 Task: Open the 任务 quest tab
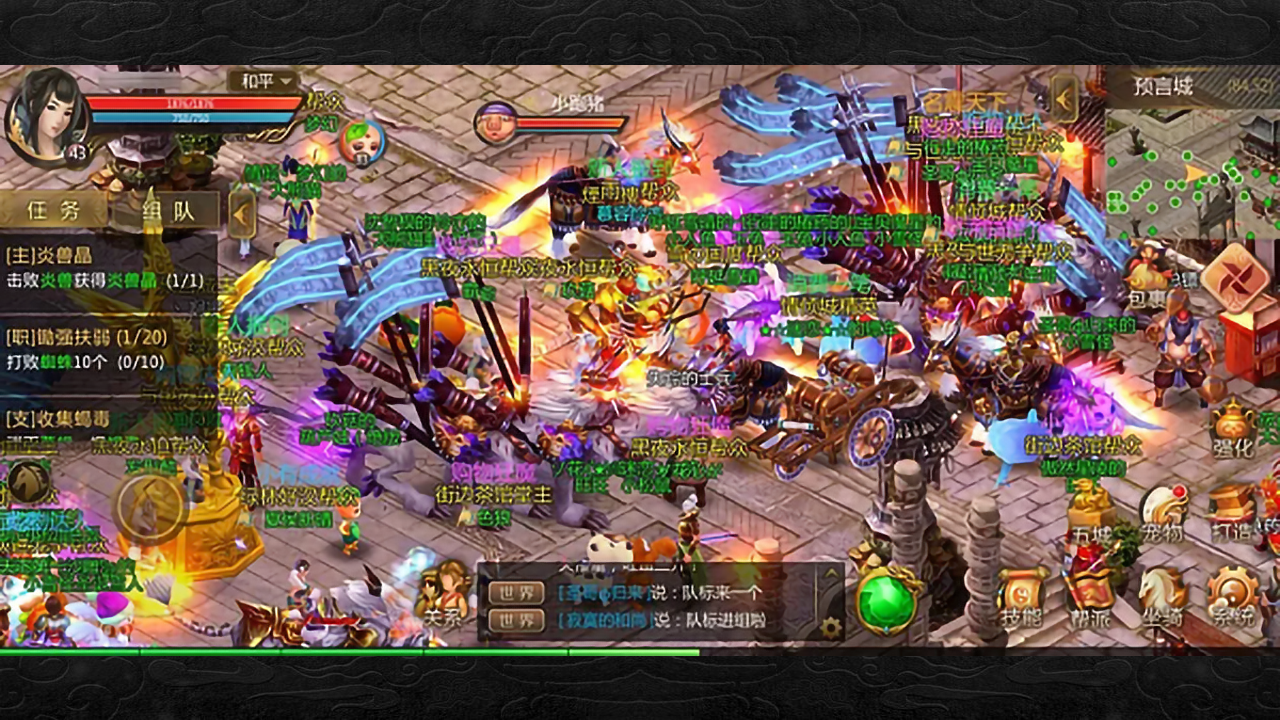click(53, 210)
